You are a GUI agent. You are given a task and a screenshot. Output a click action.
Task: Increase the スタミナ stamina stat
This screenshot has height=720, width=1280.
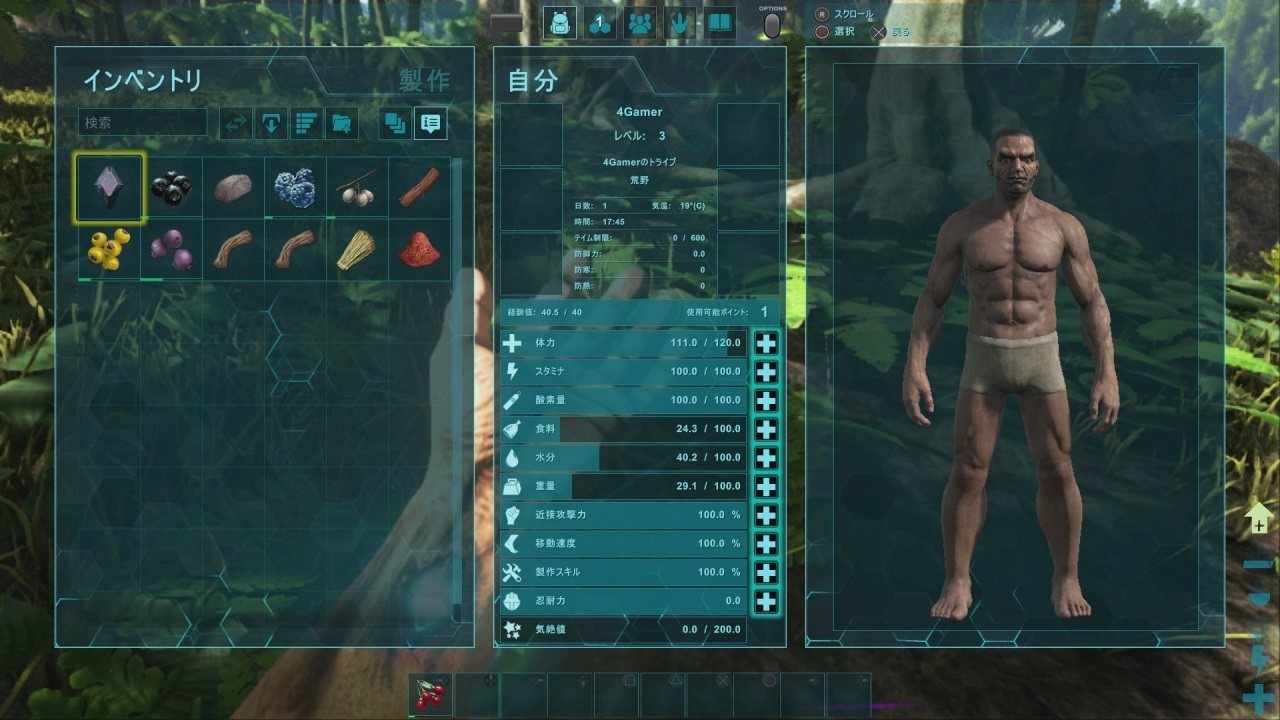pyautogui.click(x=766, y=372)
